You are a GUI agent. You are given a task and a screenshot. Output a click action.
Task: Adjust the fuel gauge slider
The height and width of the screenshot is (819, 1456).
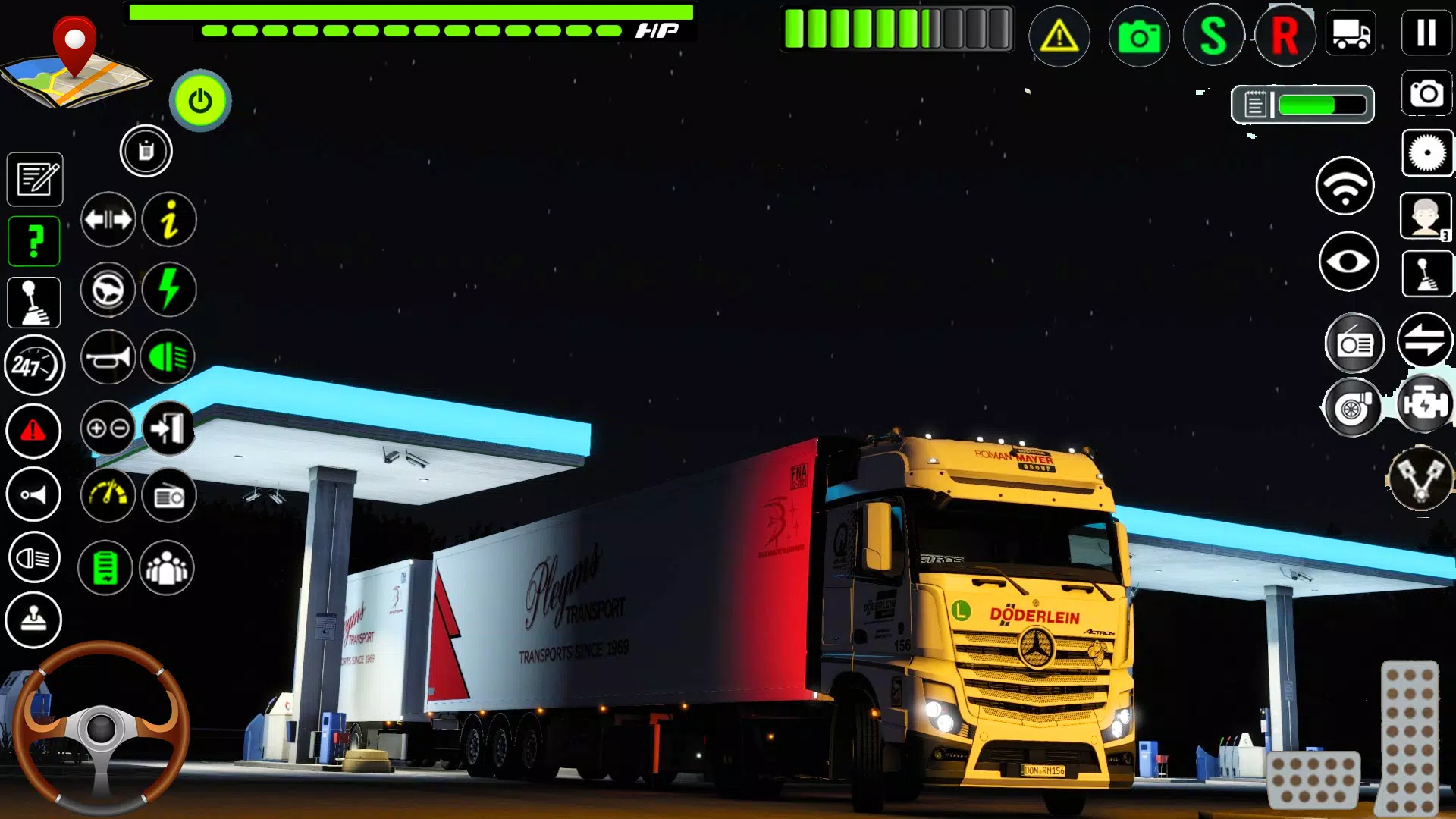[x=1303, y=105]
